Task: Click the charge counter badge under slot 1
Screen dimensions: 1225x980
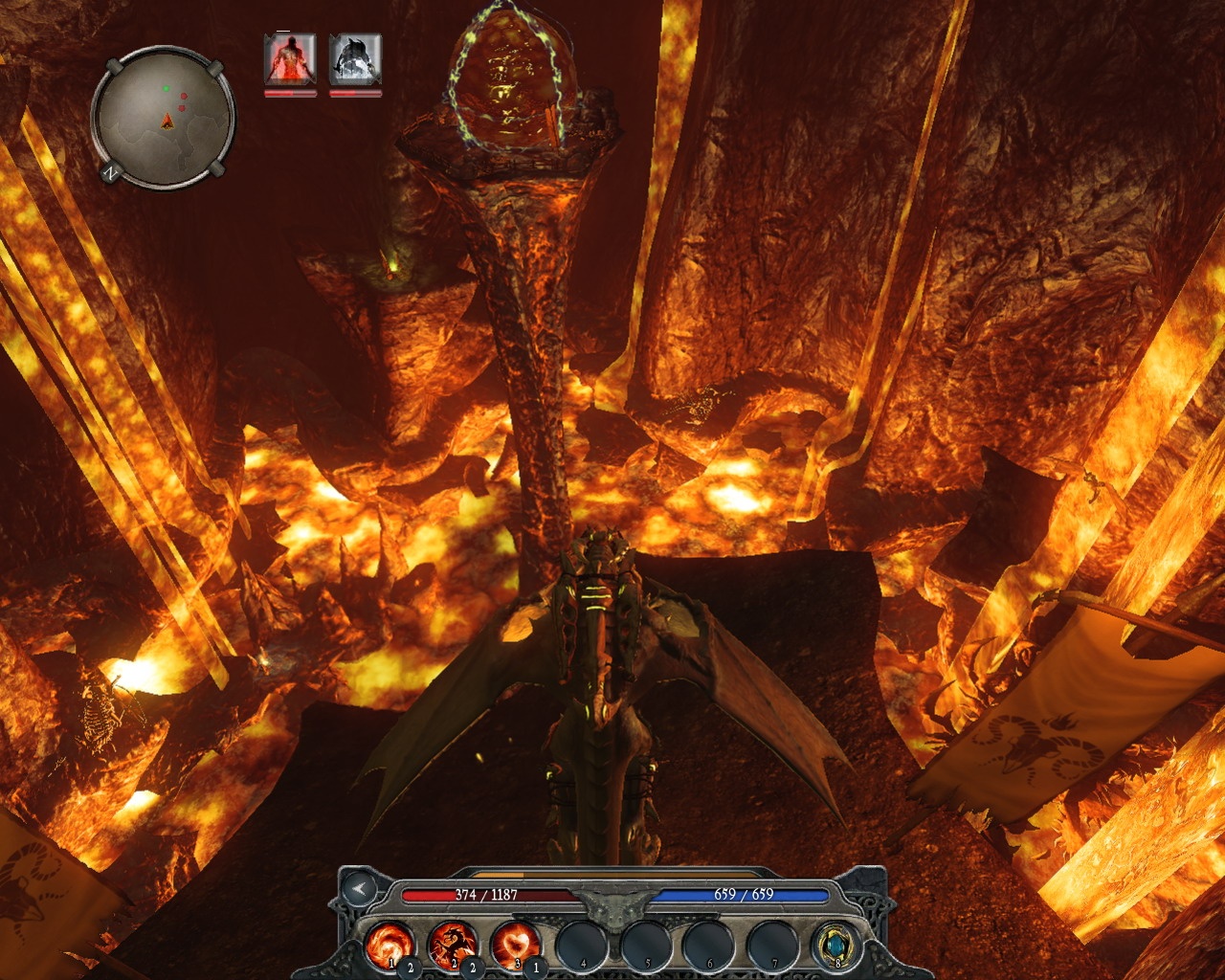Action: [x=411, y=968]
